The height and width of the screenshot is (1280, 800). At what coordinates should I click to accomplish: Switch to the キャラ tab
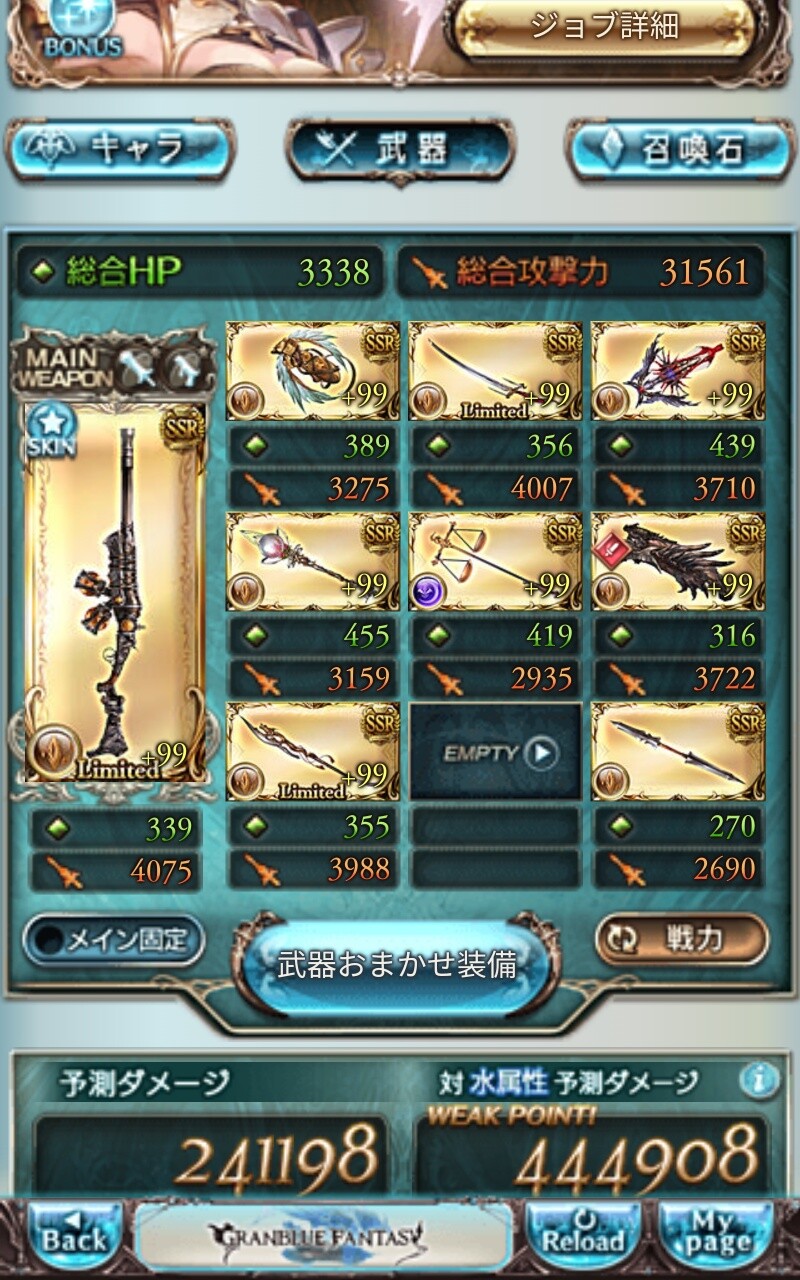click(x=120, y=150)
